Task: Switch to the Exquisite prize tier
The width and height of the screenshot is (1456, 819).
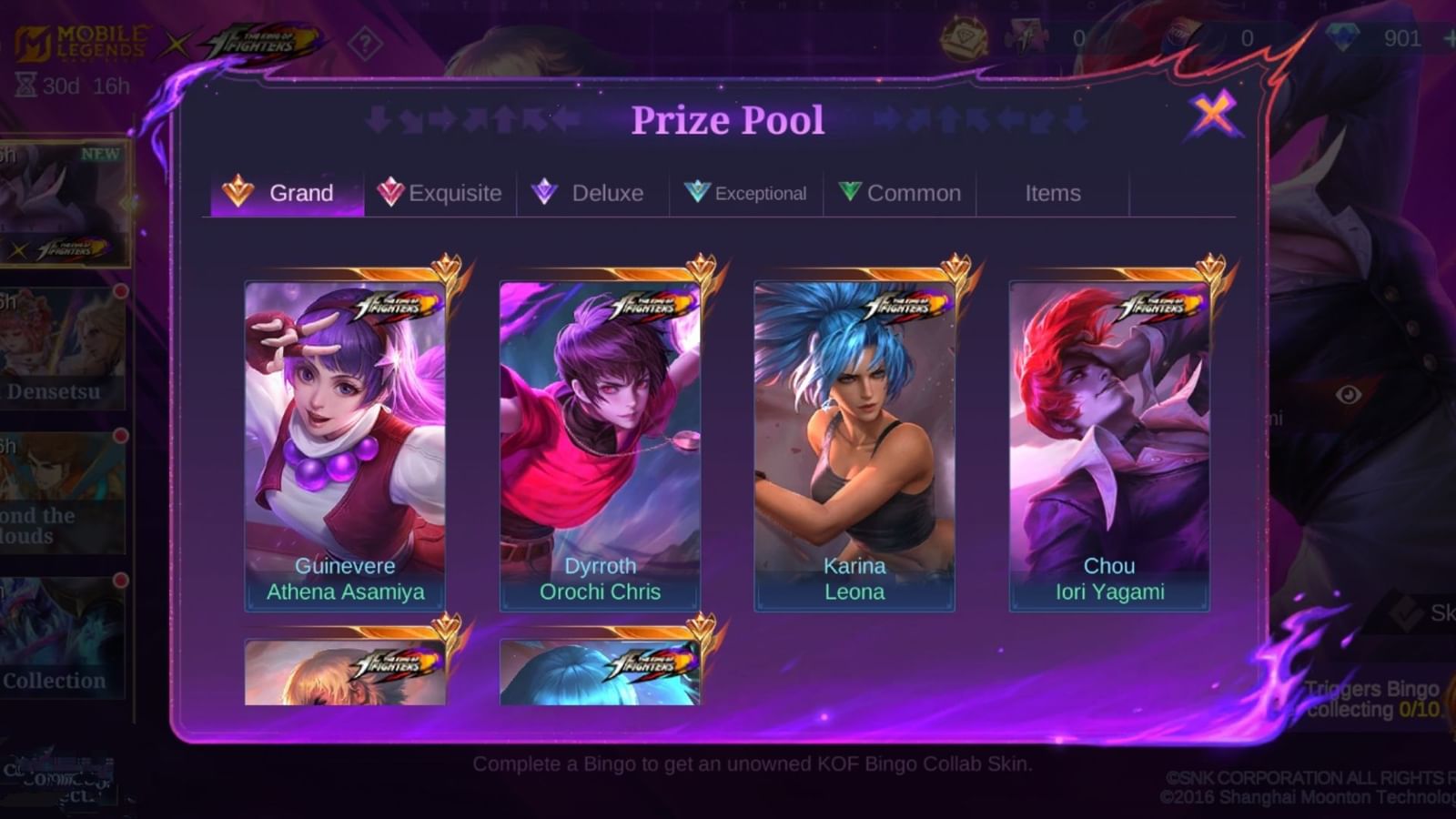Action: [440, 193]
